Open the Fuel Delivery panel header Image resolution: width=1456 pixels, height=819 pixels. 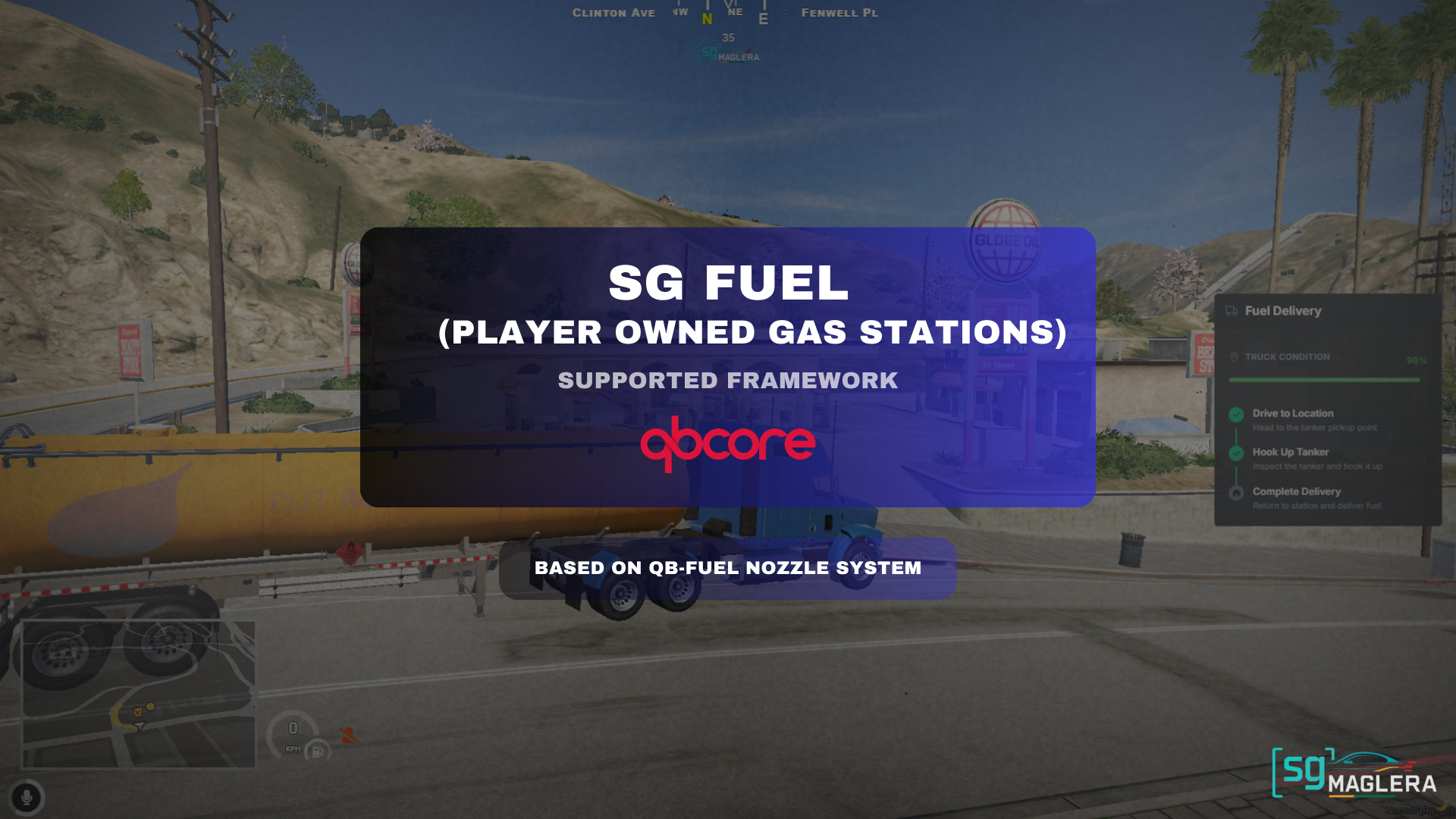(1282, 311)
